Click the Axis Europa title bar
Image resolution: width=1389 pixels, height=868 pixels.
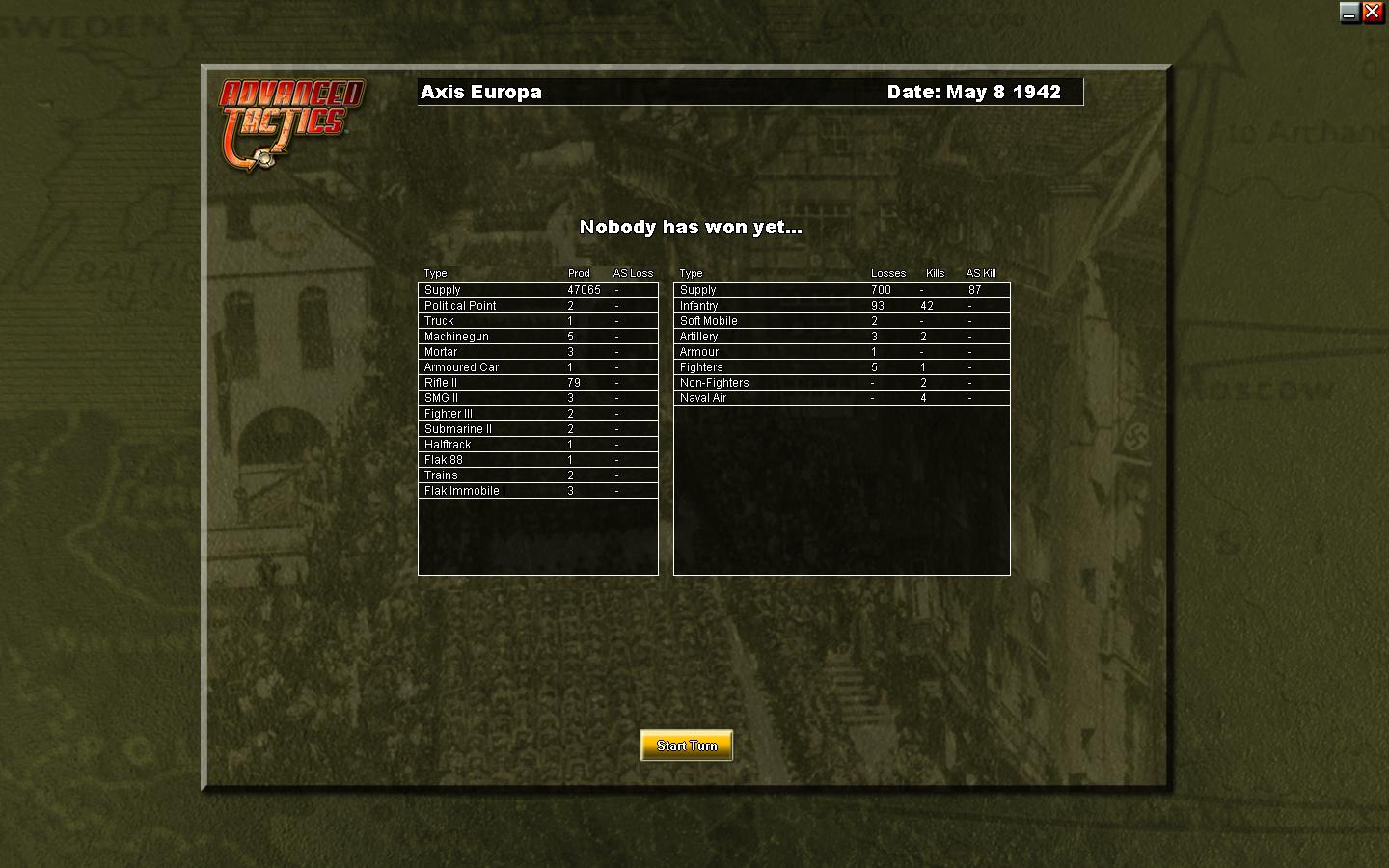[480, 92]
